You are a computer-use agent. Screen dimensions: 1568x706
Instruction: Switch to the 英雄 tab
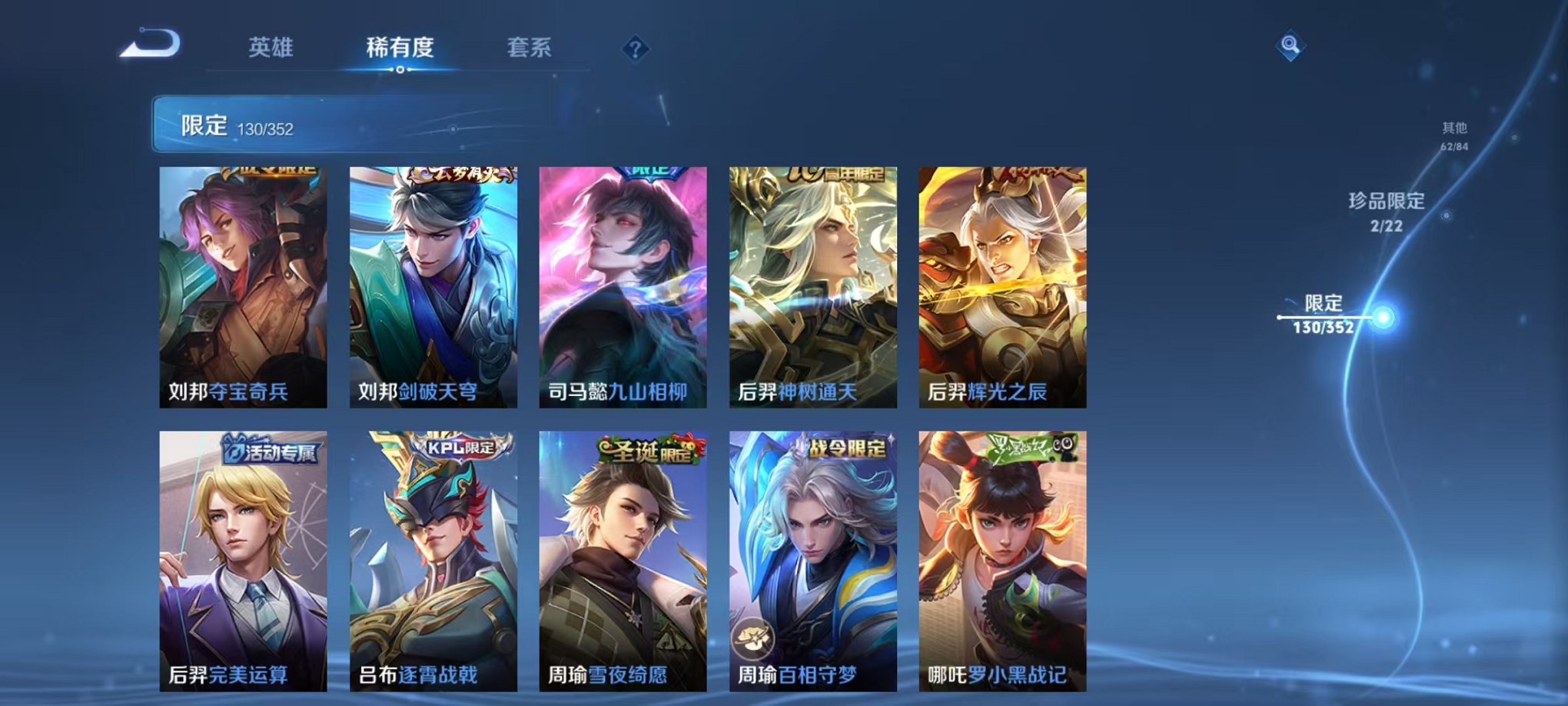tap(274, 46)
